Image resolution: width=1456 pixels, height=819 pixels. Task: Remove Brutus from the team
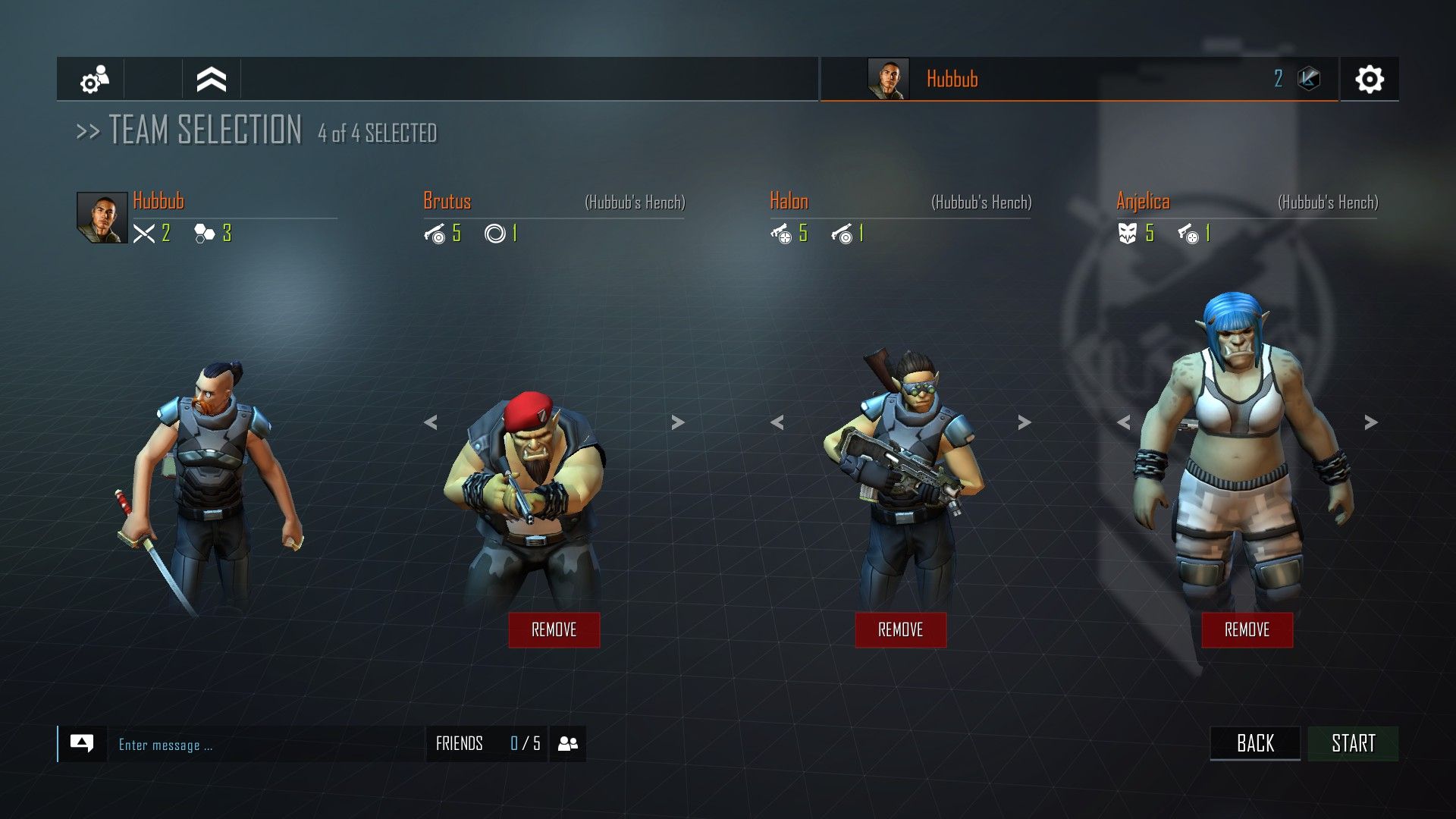[x=554, y=629]
